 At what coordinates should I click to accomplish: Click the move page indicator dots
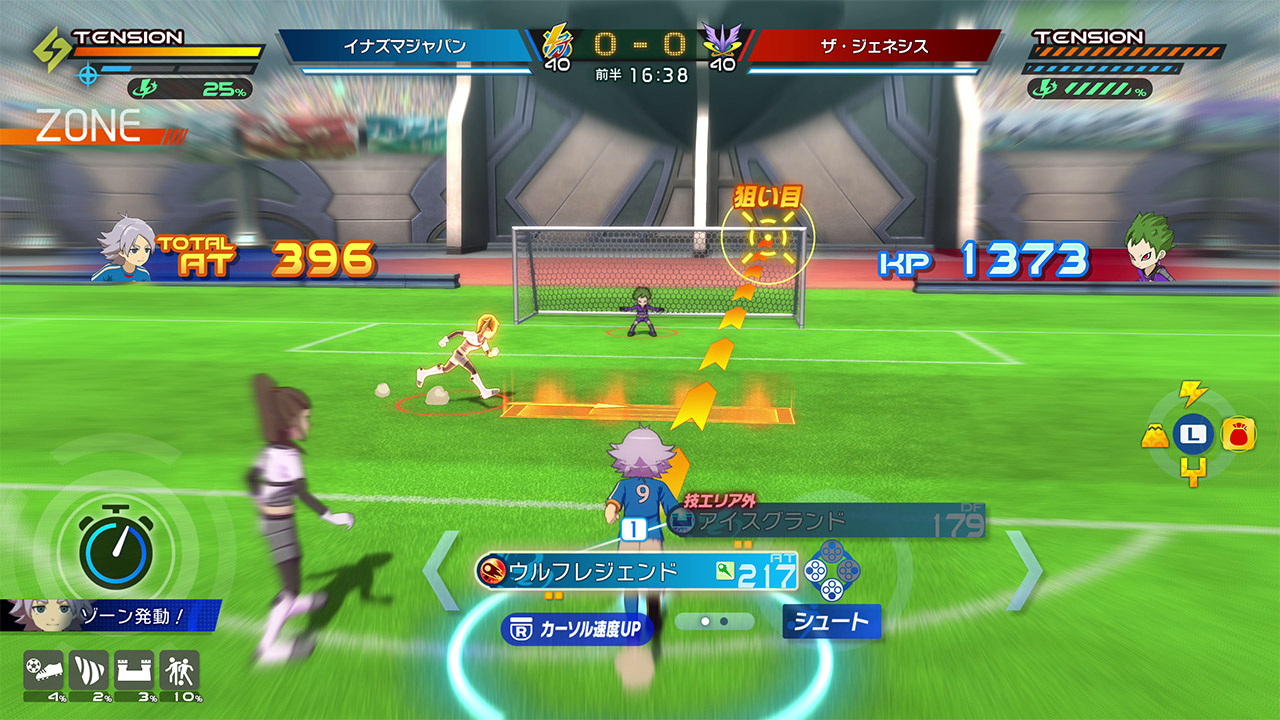click(714, 621)
